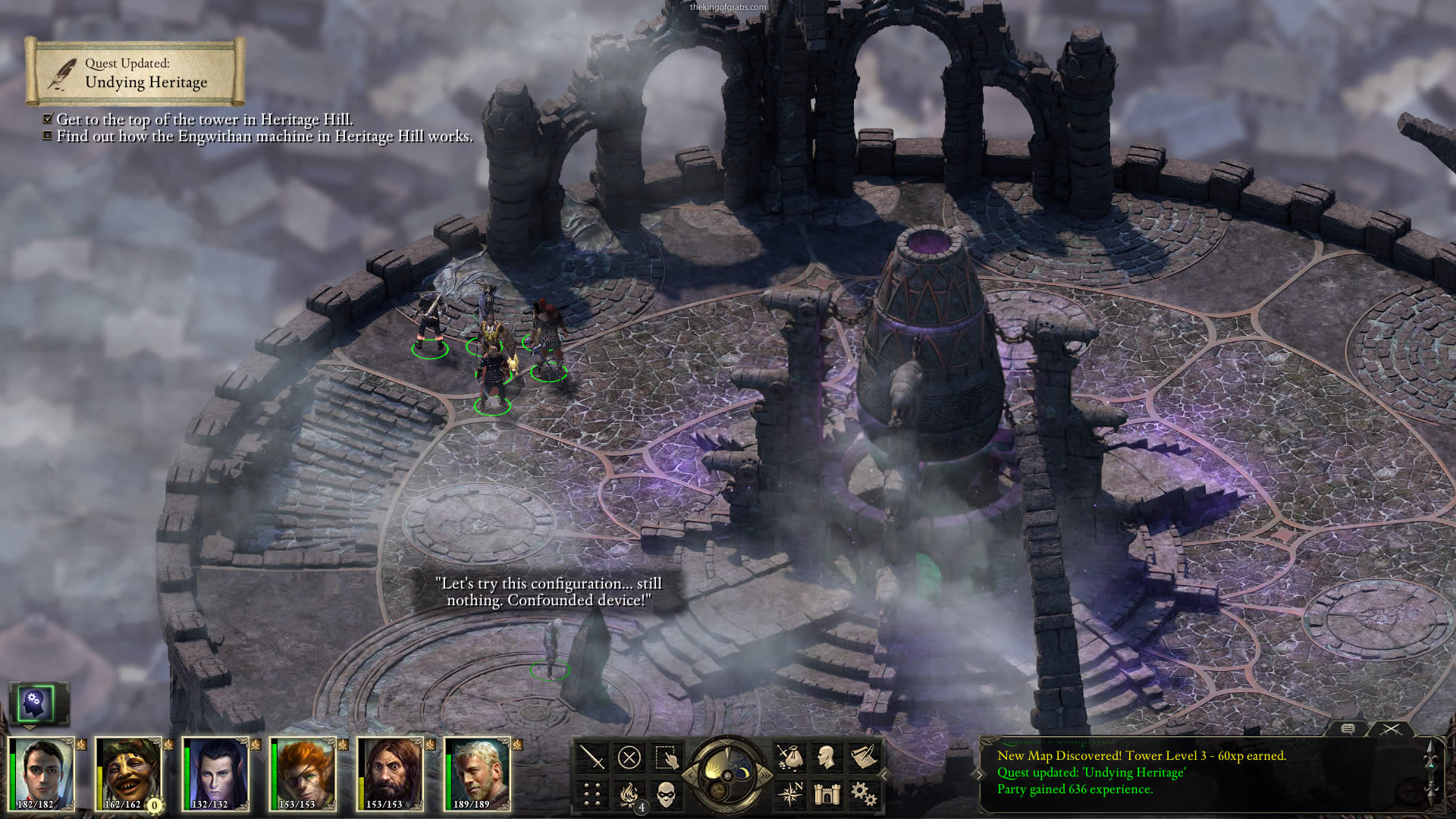The width and height of the screenshot is (1456, 819).
Task: Open the party AI head-with-gears icon
Action: tap(35, 703)
